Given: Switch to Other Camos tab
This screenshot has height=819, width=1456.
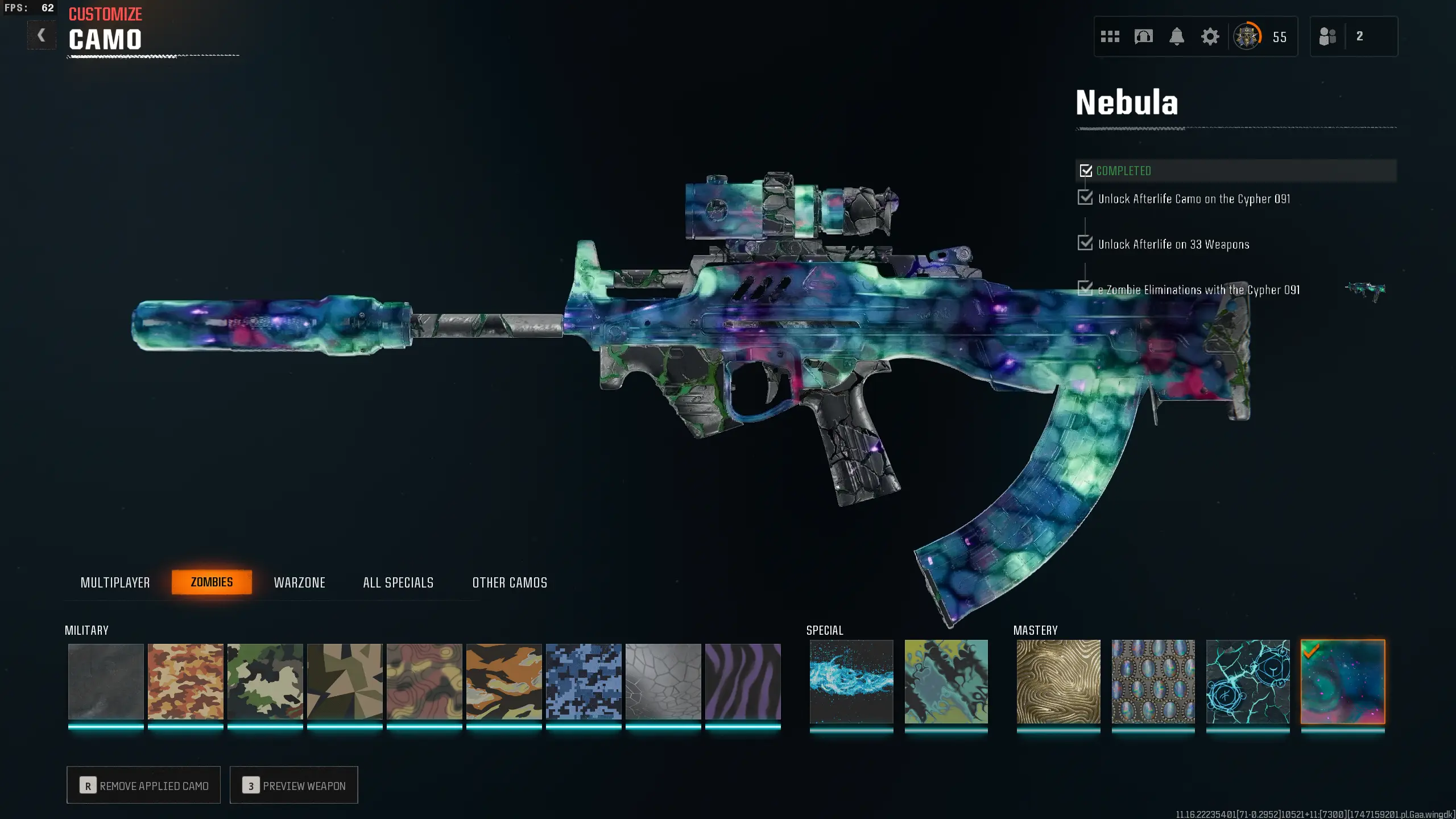Looking at the screenshot, I should pyautogui.click(x=510, y=582).
